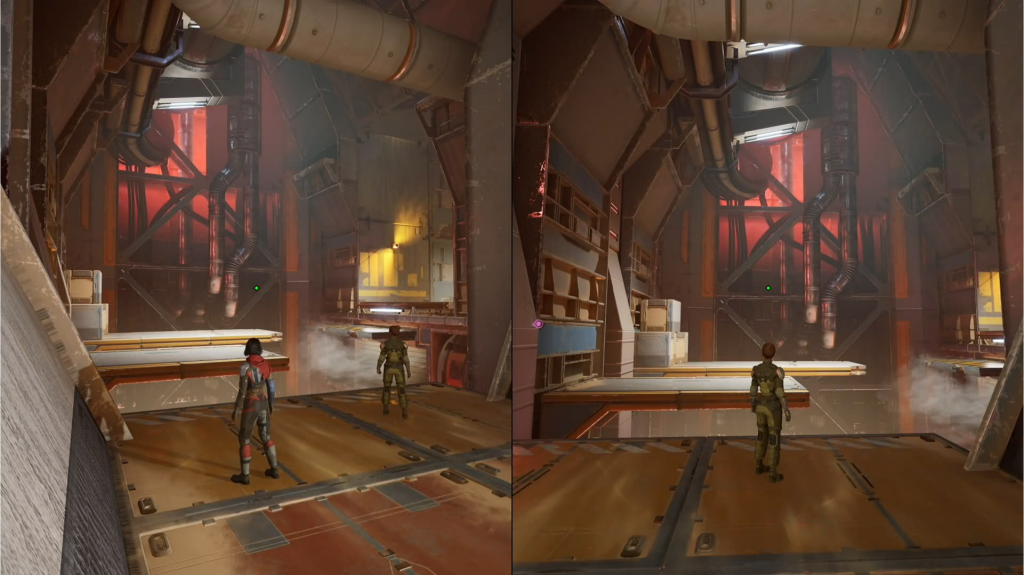Click the pink partner location marker

pyautogui.click(x=538, y=324)
